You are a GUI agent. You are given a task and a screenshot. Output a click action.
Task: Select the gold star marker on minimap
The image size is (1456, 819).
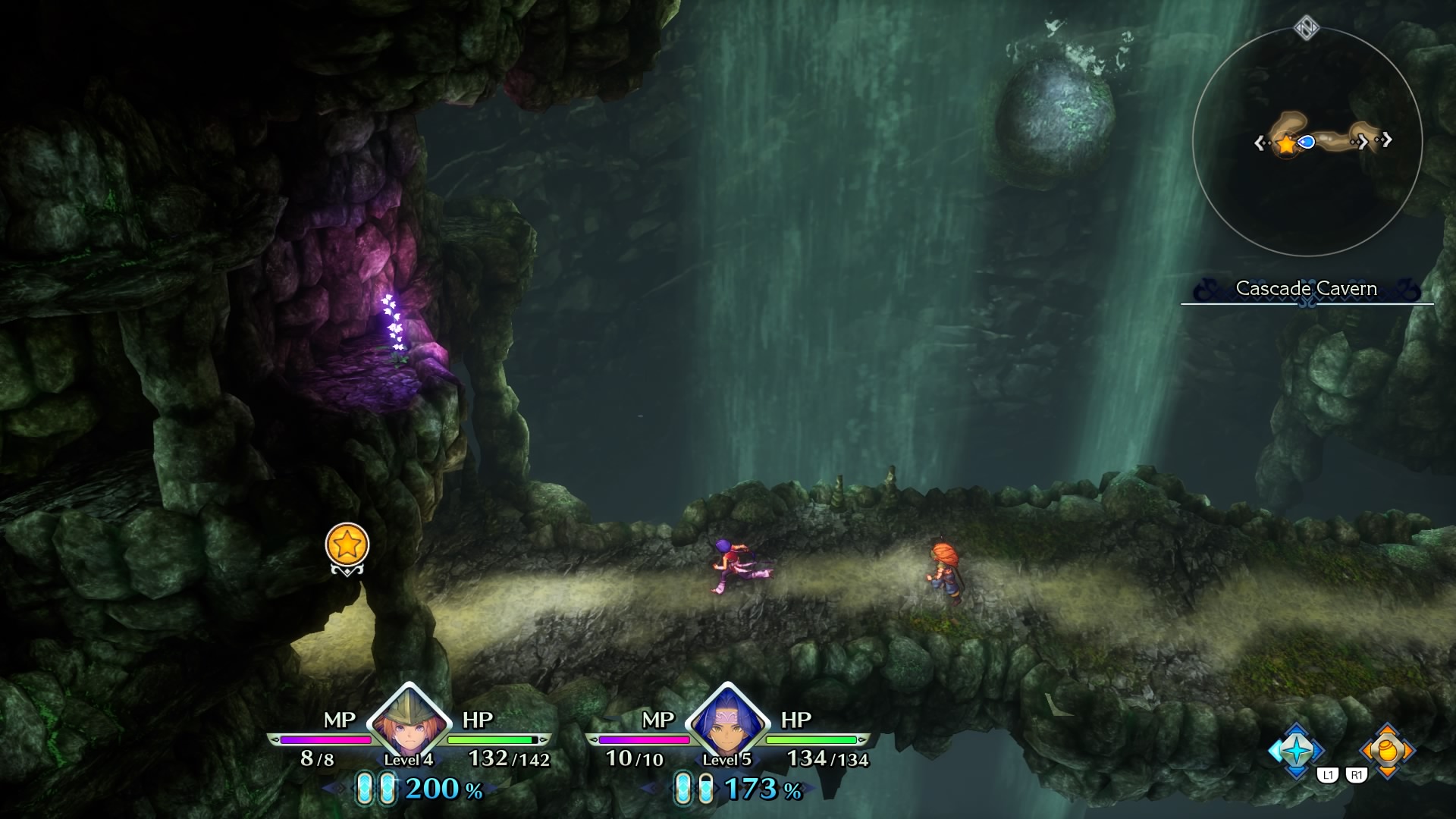[1287, 143]
